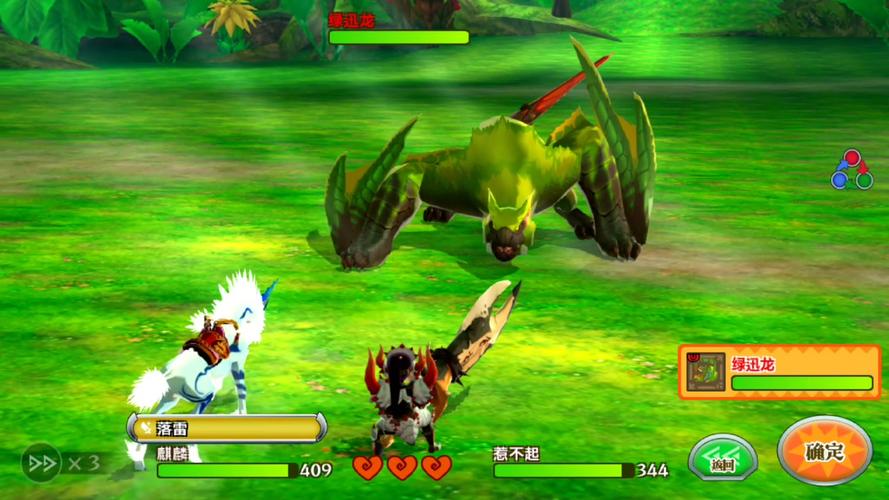Confirm the action with the 确定 button
Image resolution: width=889 pixels, height=500 pixels.
[x=824, y=451]
